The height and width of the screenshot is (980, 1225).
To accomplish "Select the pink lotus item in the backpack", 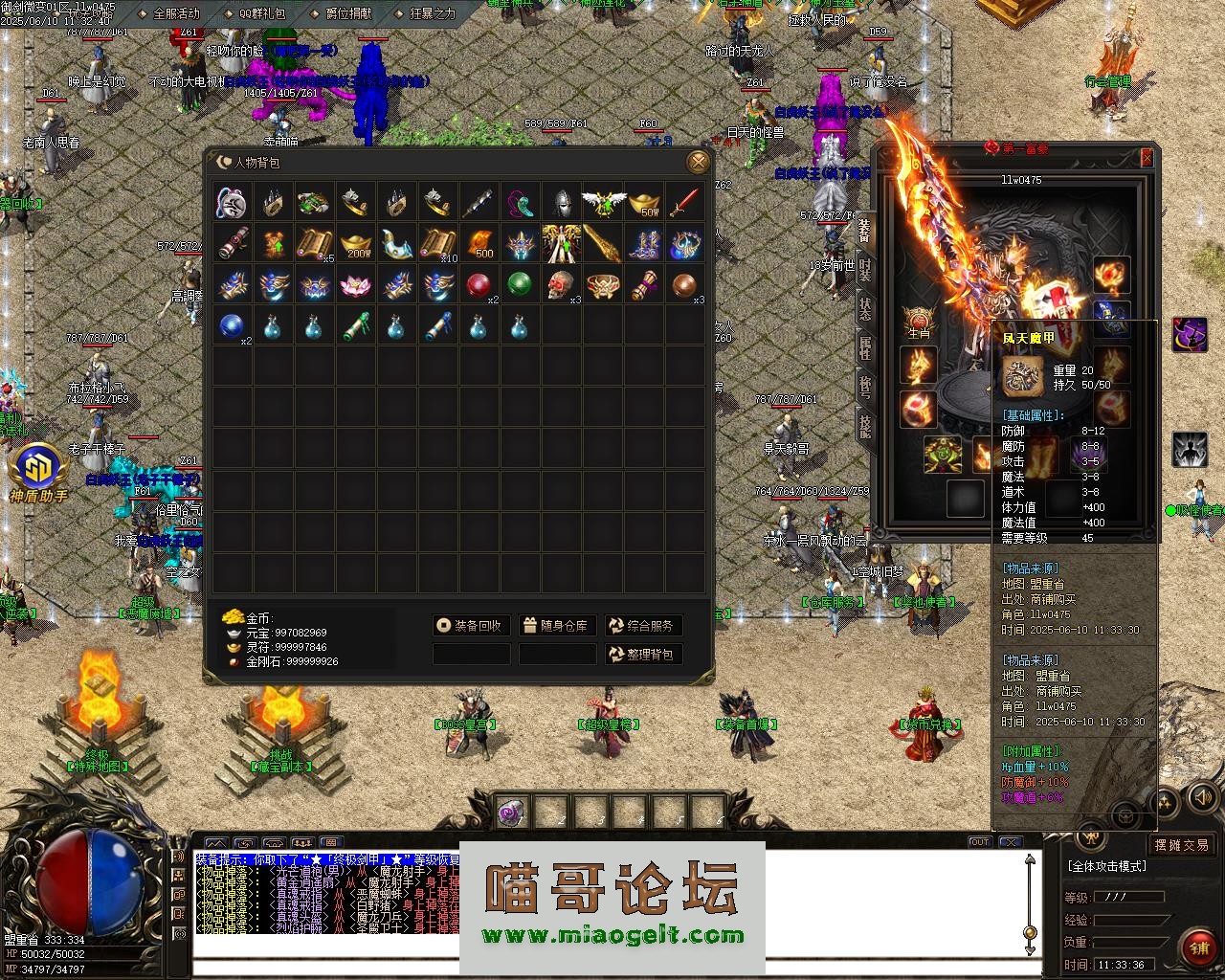I will click(x=355, y=285).
